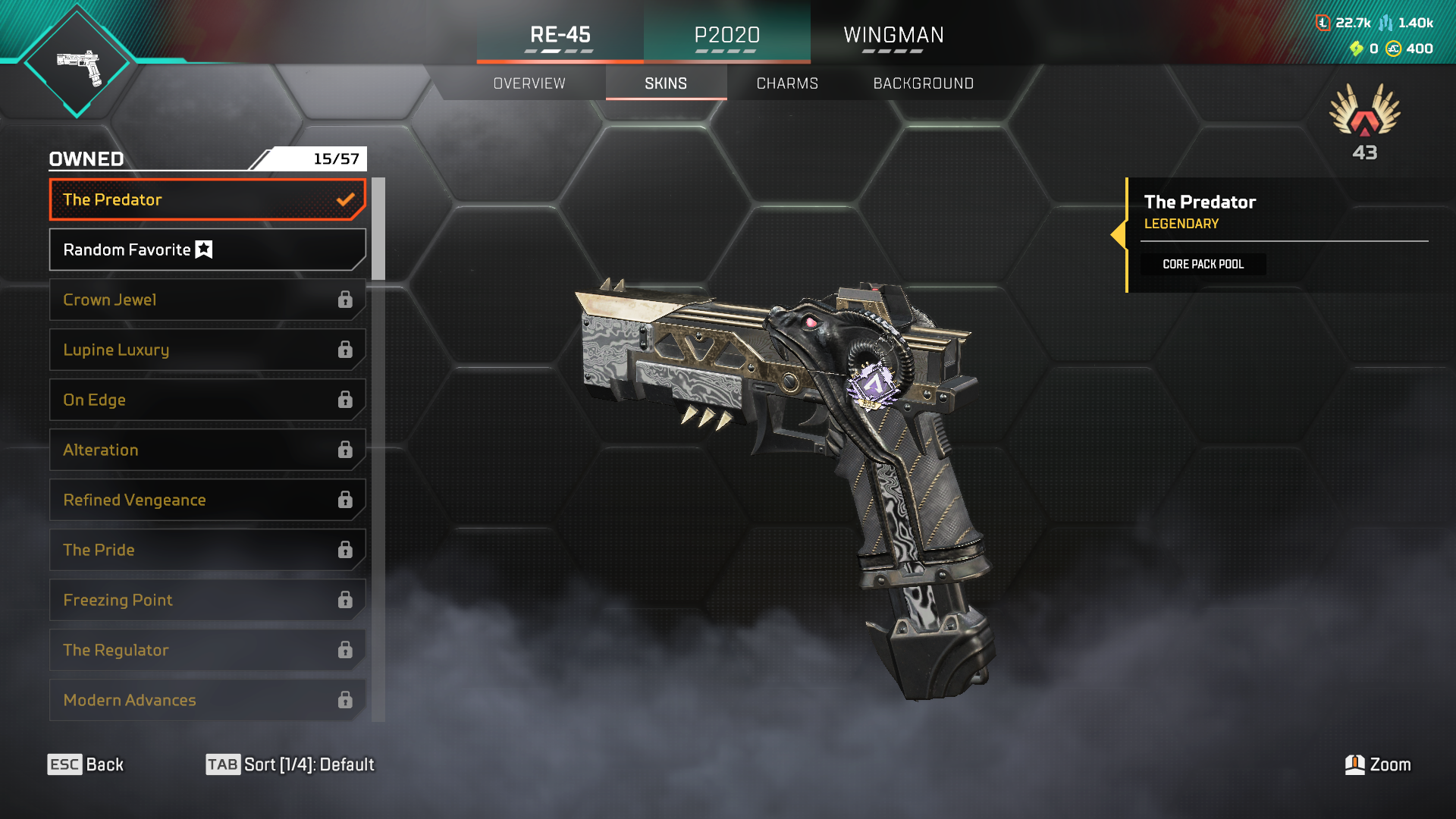The height and width of the screenshot is (819, 1456).
Task: Select the On Edge skin entry
Action: pos(207,400)
